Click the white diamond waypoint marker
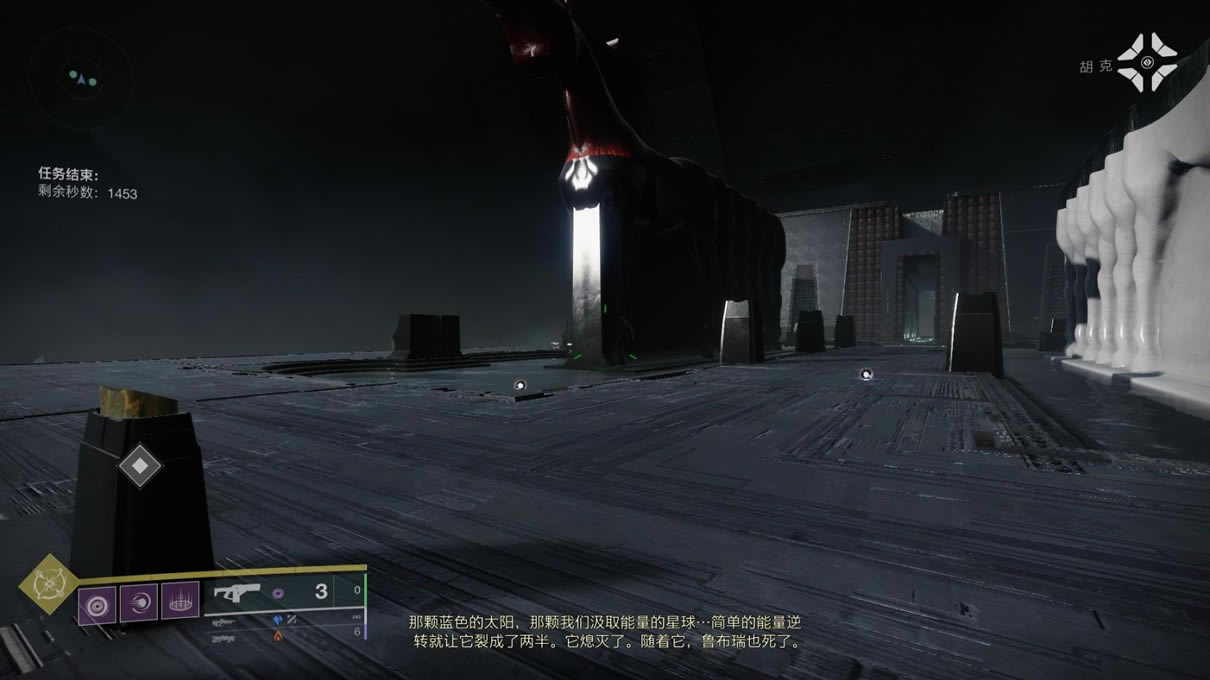1210x680 pixels. [139, 465]
